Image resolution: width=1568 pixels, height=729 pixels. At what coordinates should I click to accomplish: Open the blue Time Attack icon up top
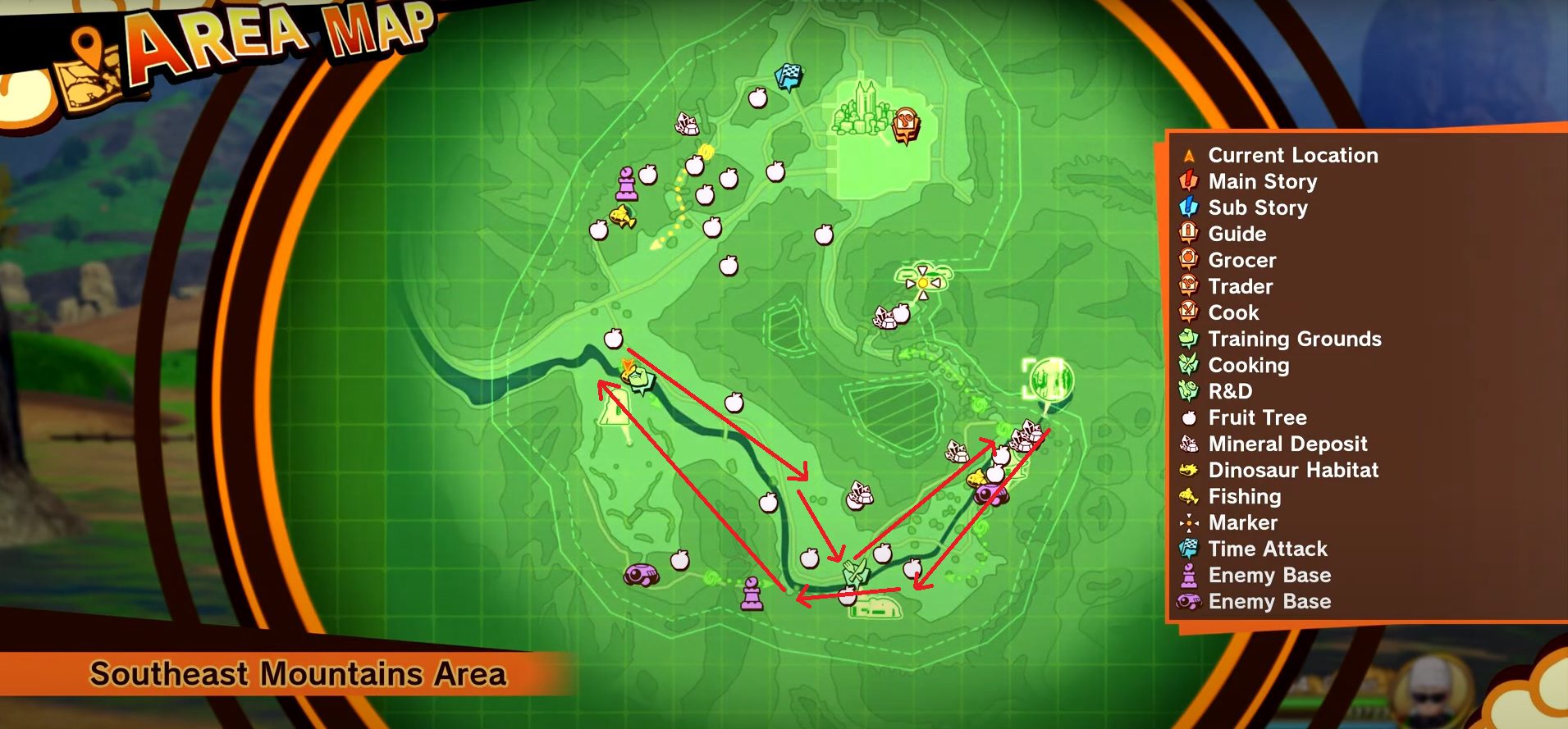[x=788, y=75]
